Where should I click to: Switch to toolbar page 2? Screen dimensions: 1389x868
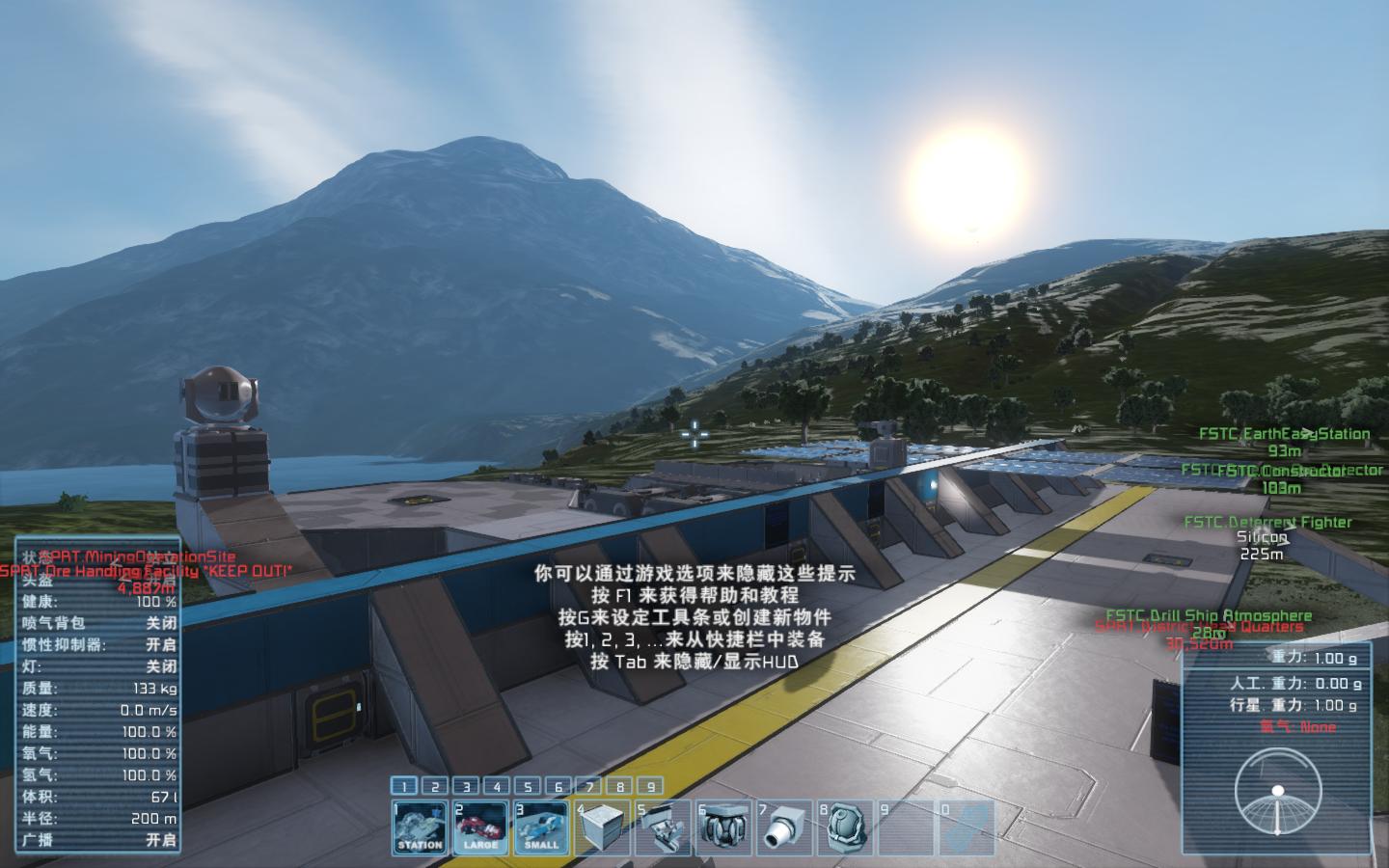click(x=435, y=786)
